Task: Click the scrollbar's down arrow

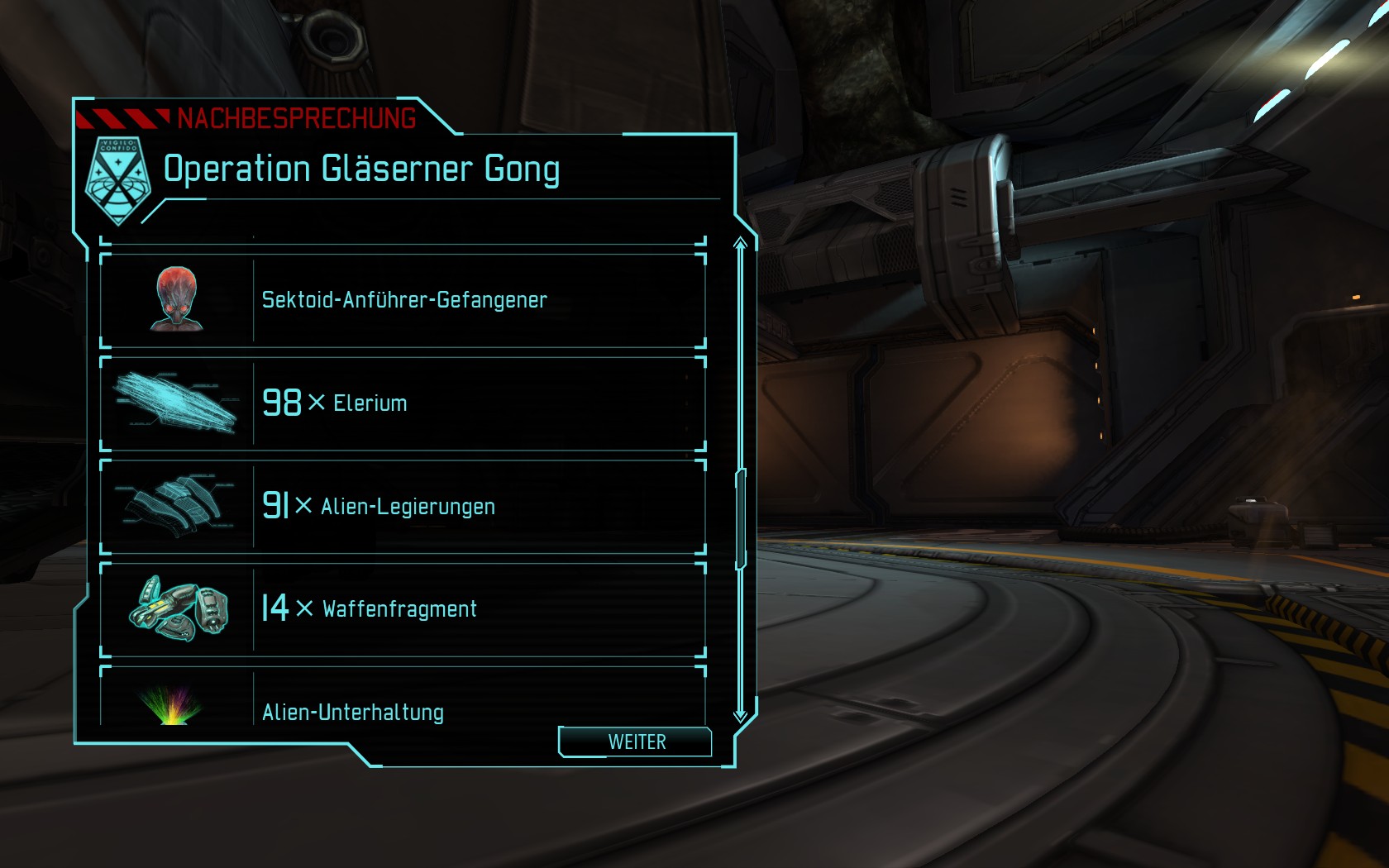Action: (740, 714)
